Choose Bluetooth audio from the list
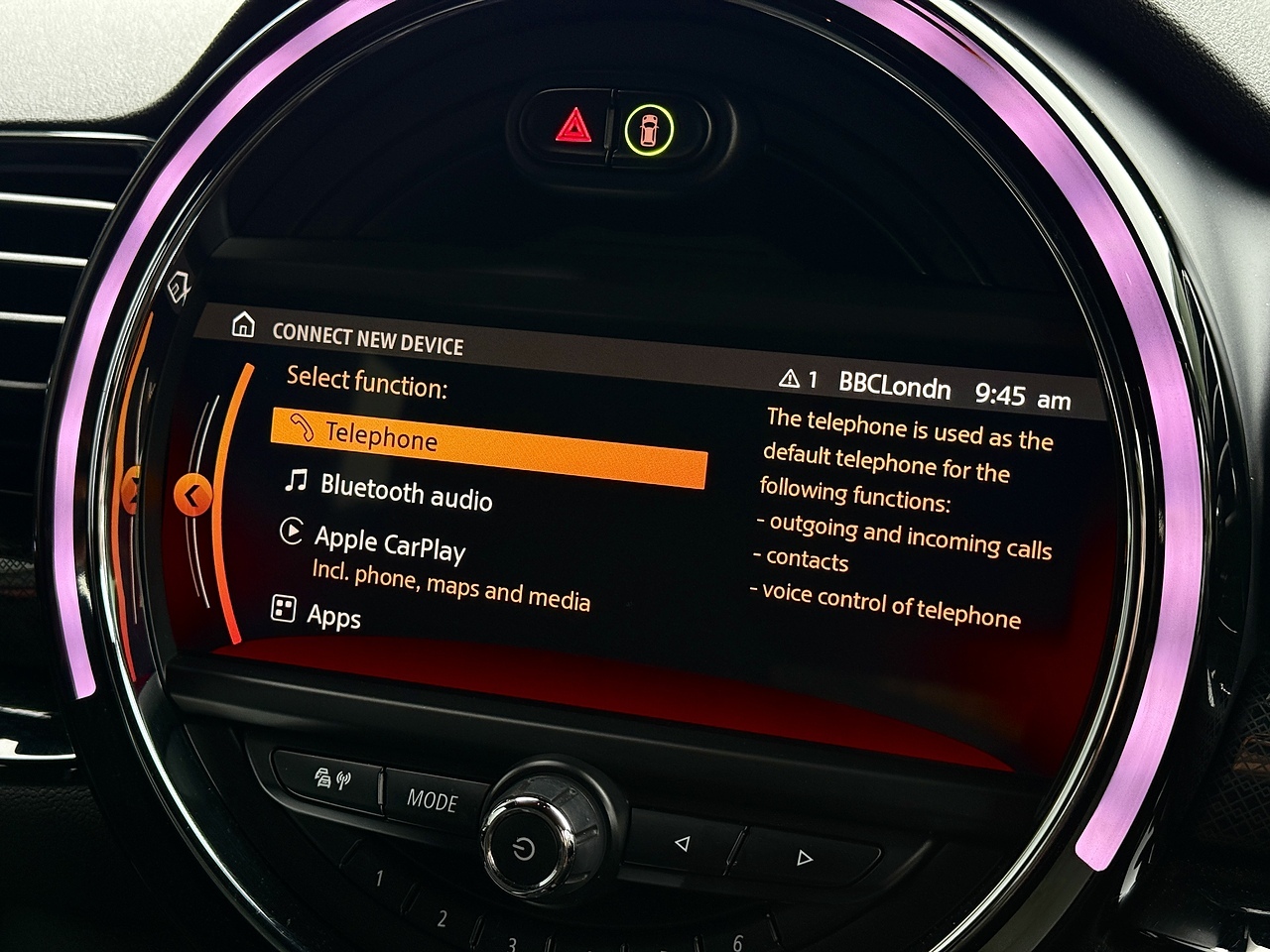The image size is (1270, 952). pyautogui.click(x=405, y=491)
